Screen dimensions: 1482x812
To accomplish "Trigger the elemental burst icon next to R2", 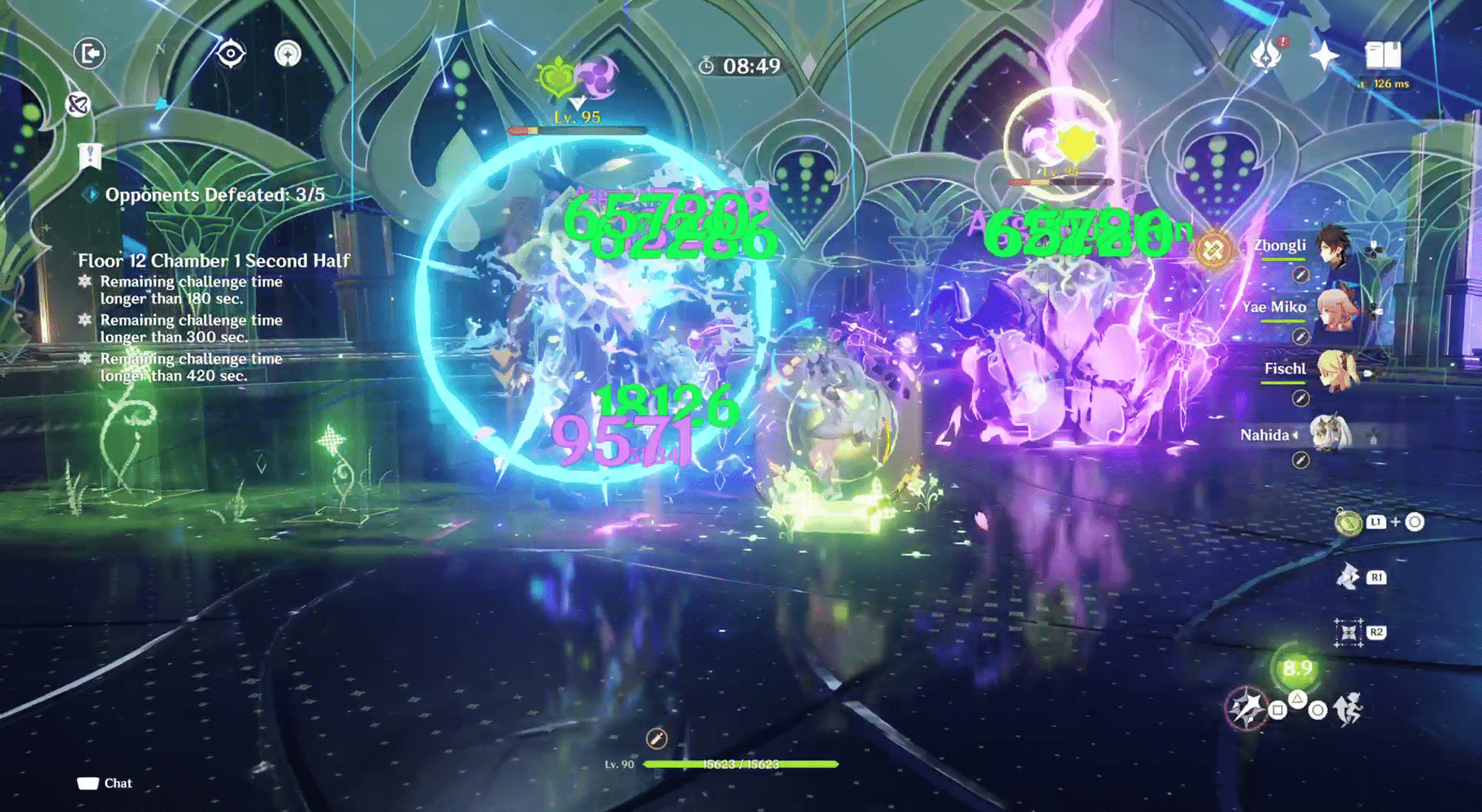I will click(x=1348, y=631).
